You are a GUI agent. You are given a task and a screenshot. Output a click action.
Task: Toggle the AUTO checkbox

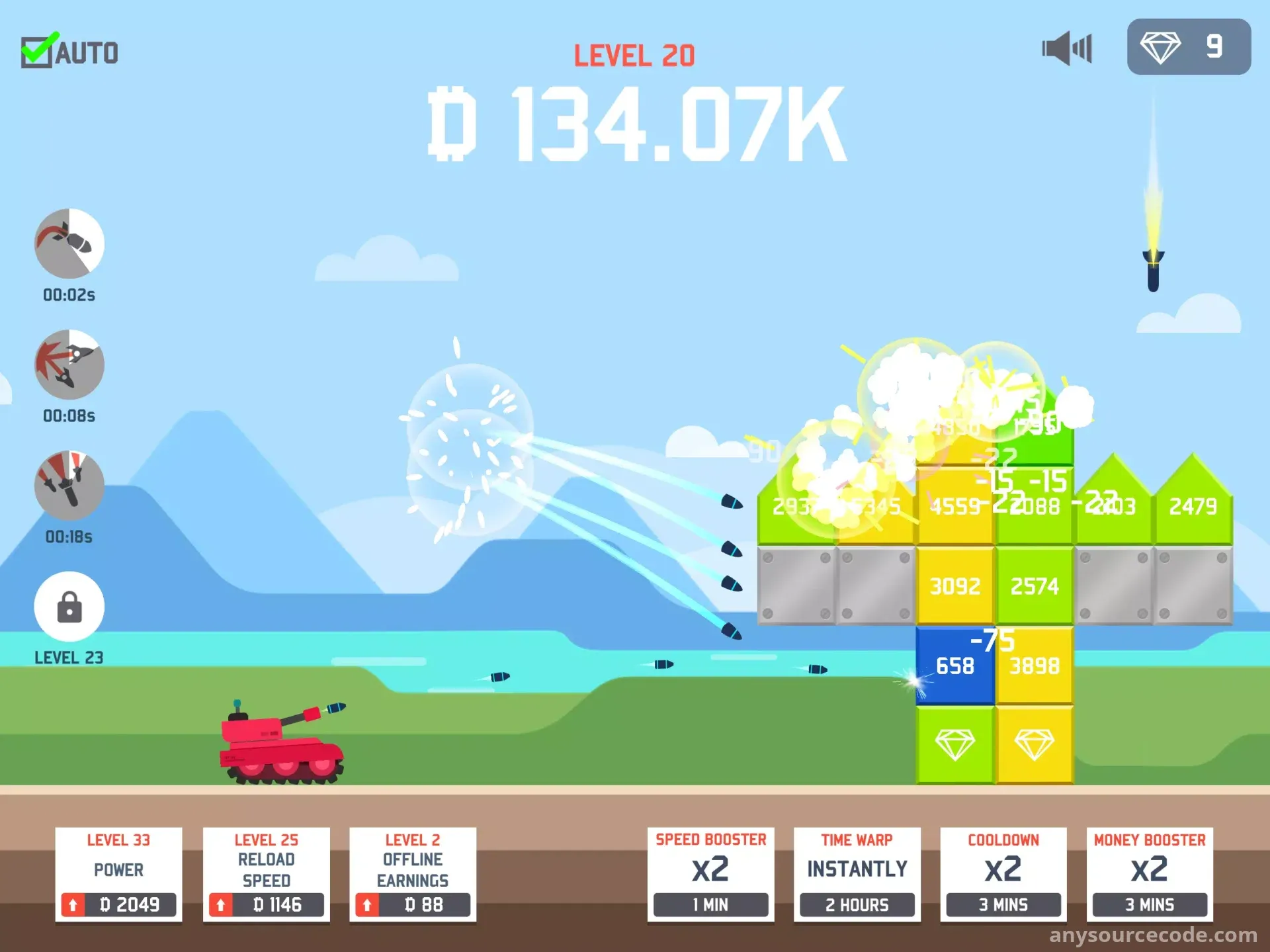pos(37,52)
